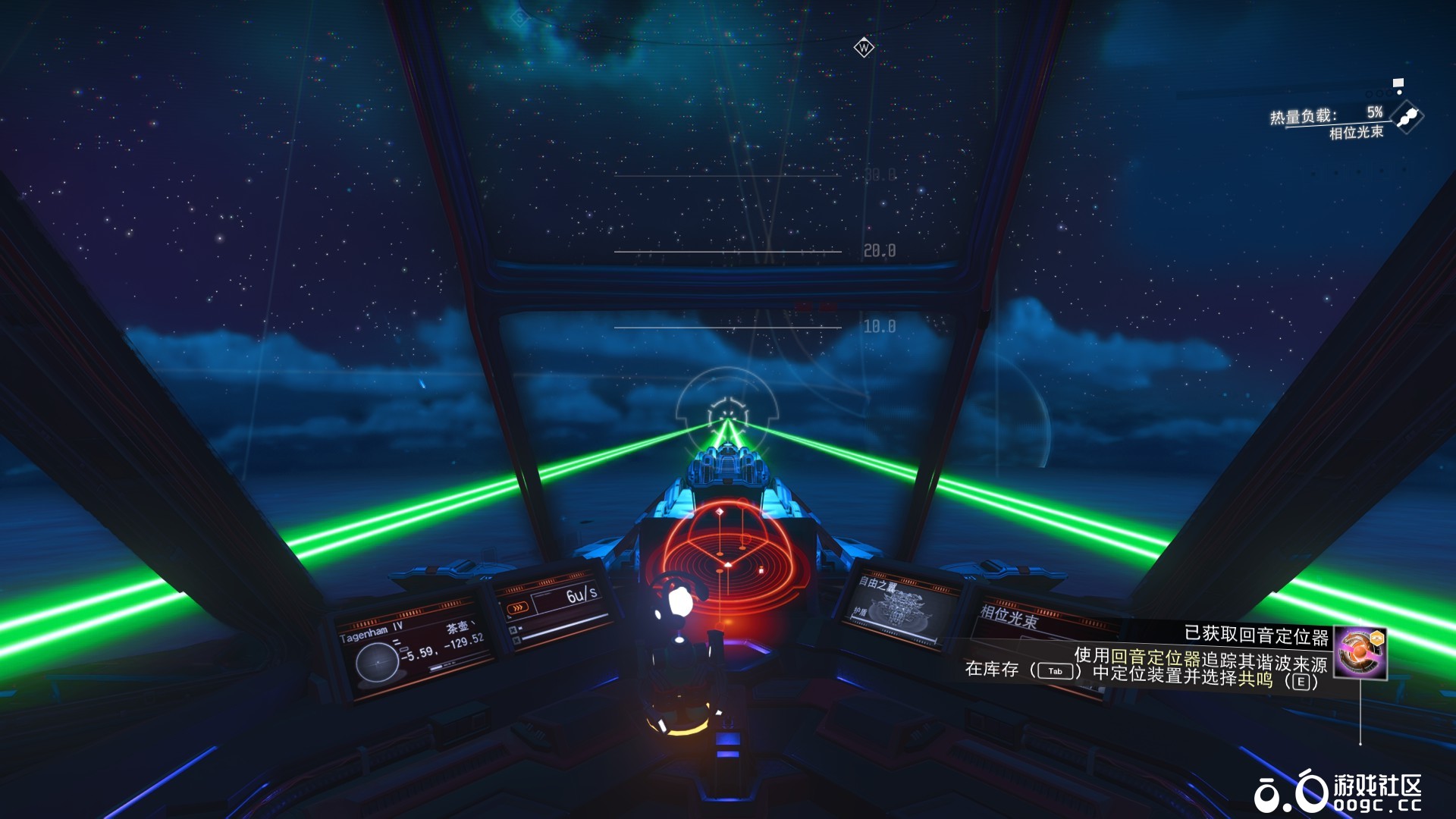Open the Echo Locator notification icon
Viewport: 1456px width, 819px height.
tap(1360, 653)
